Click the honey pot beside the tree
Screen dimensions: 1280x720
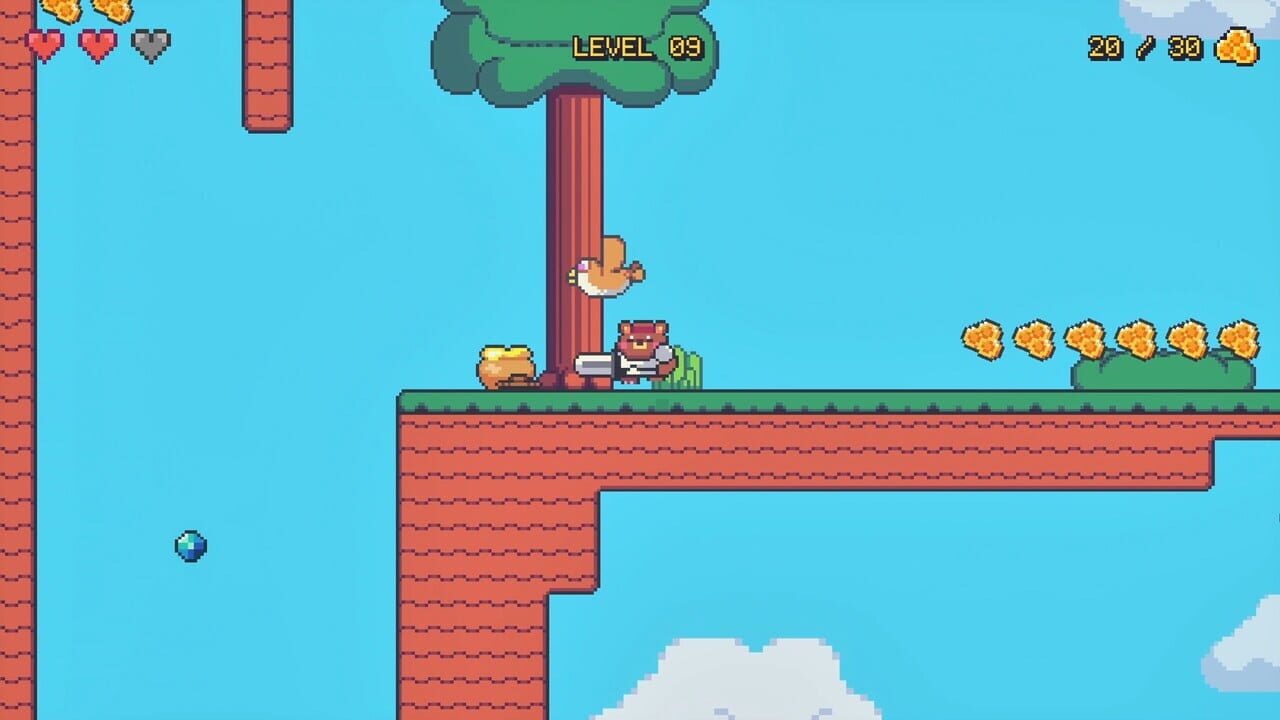pyautogui.click(x=505, y=365)
